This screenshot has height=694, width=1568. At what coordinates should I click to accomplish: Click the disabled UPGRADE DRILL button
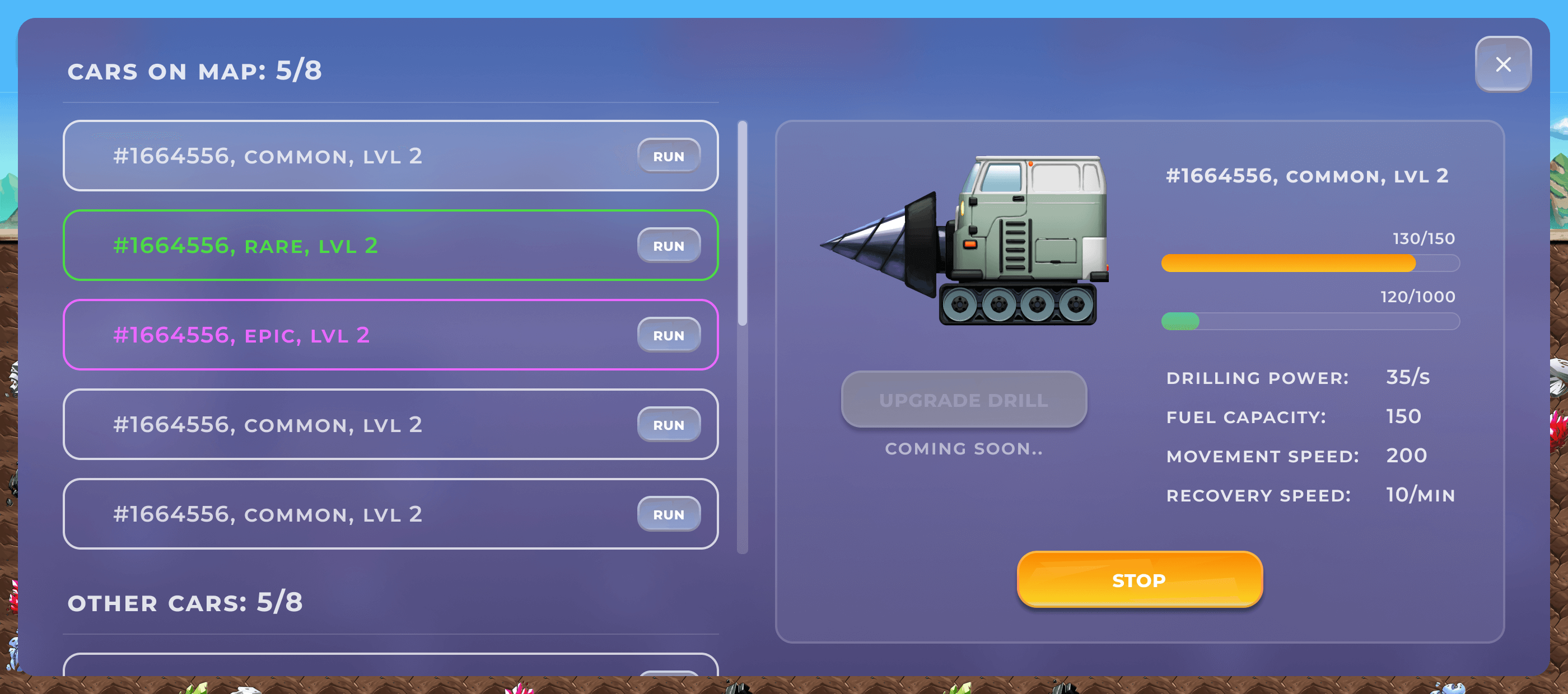pos(964,399)
